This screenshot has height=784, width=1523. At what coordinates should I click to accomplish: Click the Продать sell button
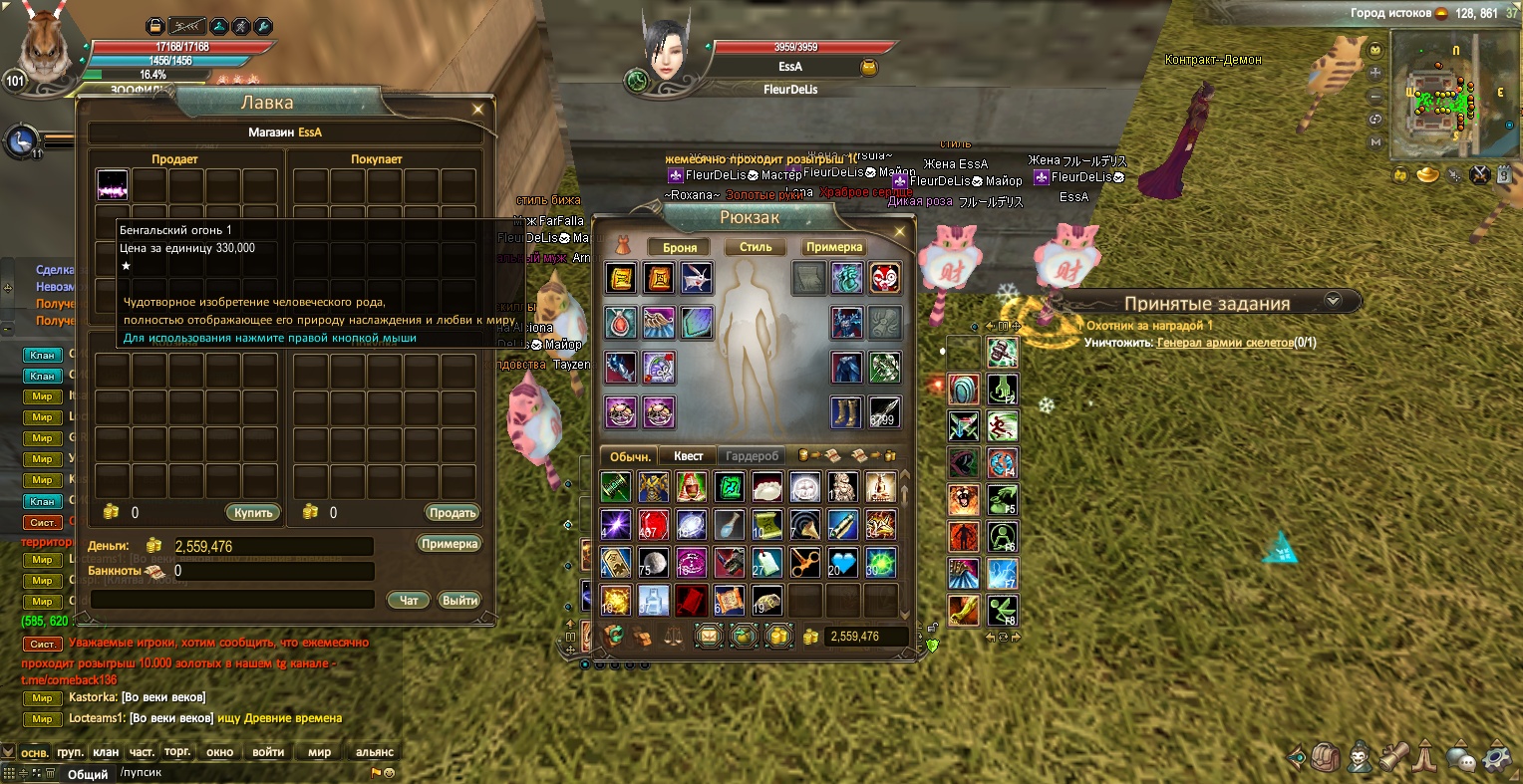(453, 512)
